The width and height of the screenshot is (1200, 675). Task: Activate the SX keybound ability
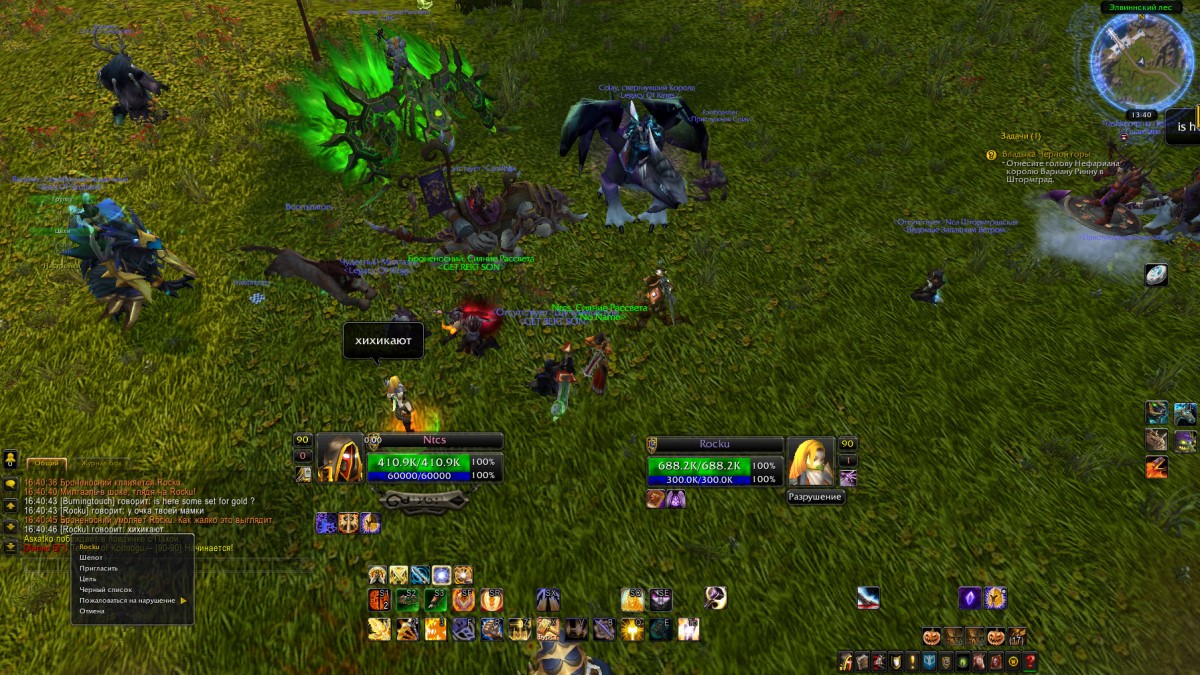547,599
